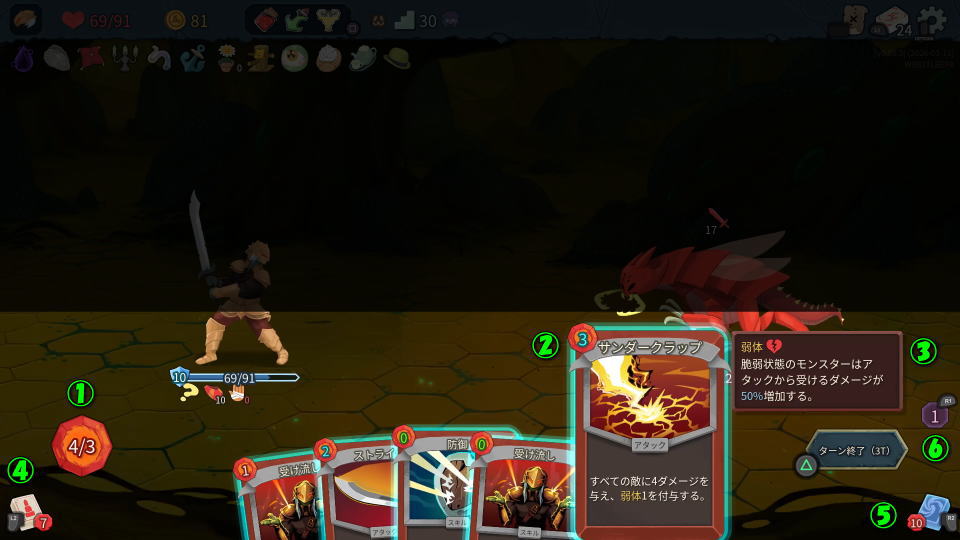Open the map

(853, 20)
